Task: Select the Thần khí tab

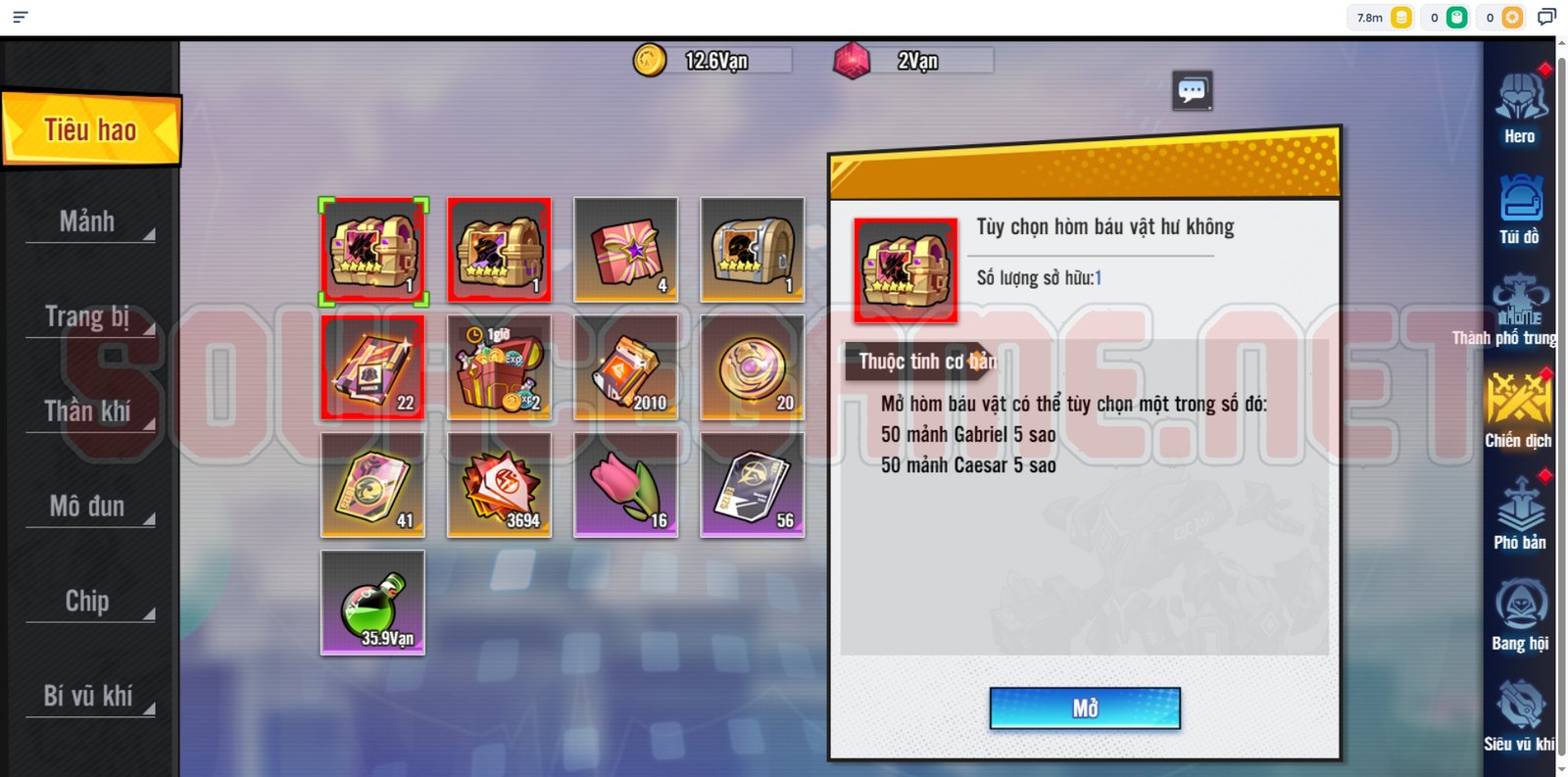Action: pyautogui.click(x=88, y=412)
